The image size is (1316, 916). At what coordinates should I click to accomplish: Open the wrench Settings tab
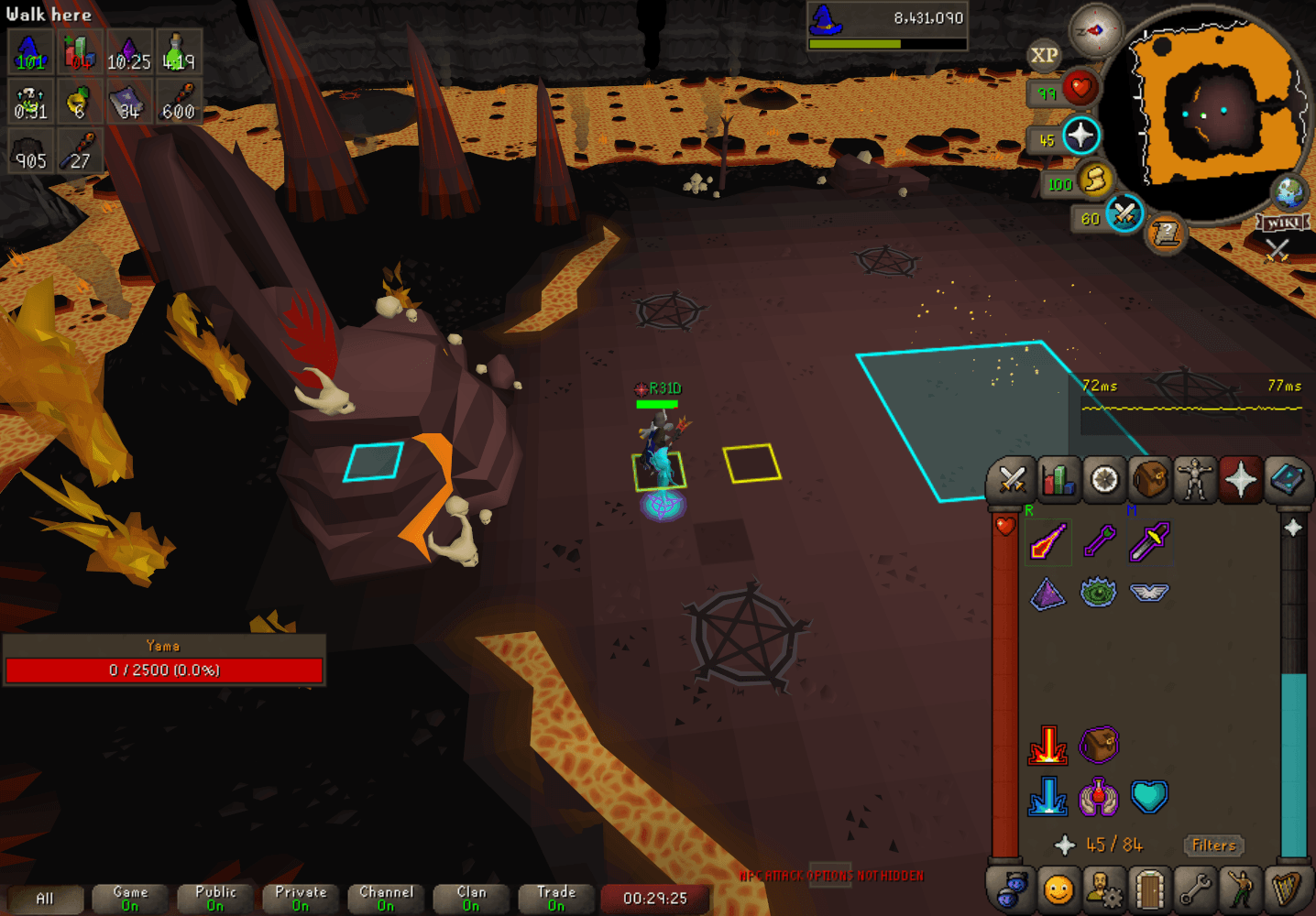point(1195,888)
